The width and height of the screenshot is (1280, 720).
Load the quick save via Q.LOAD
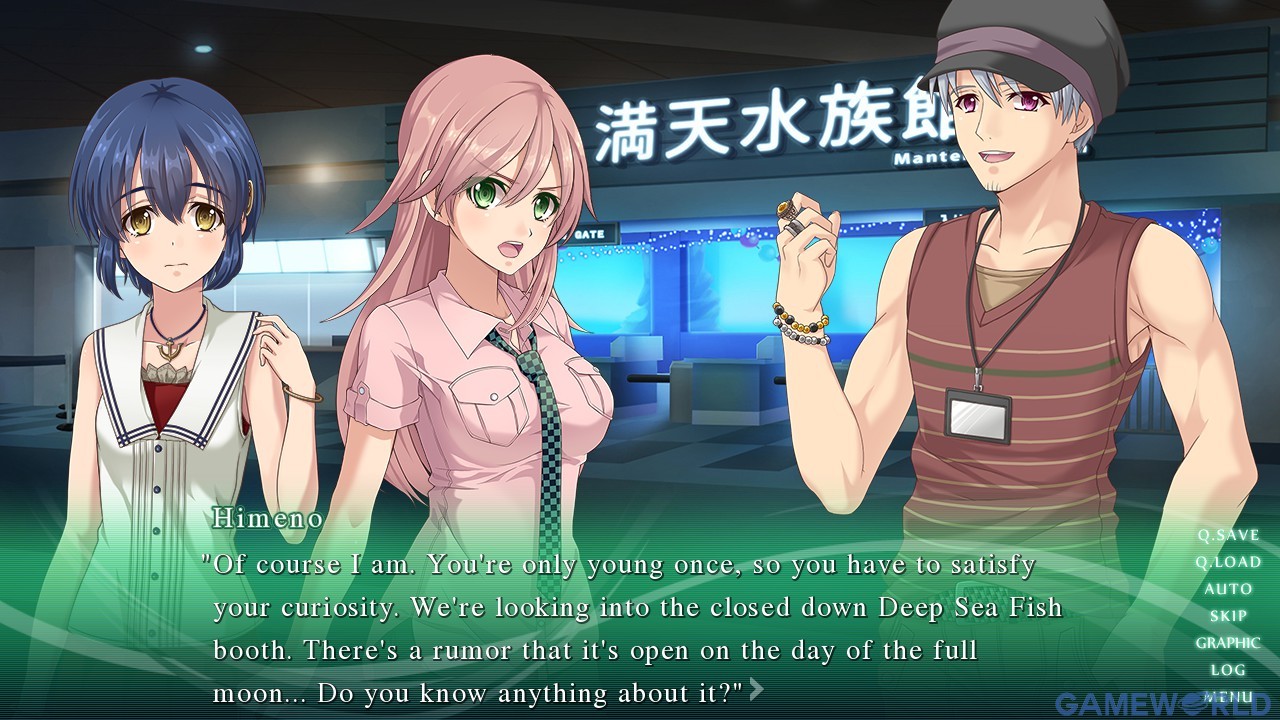click(x=1228, y=562)
